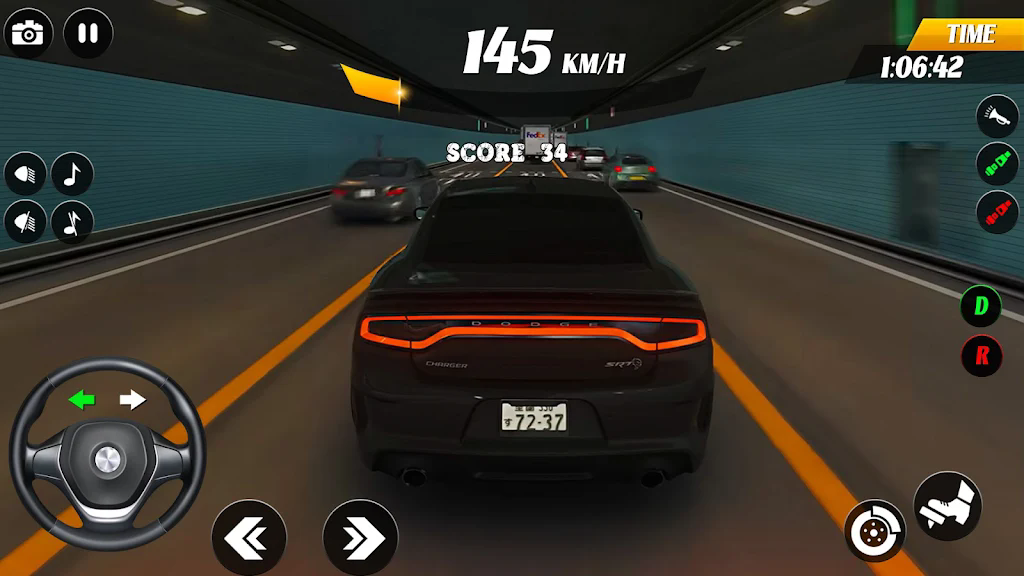The image size is (1024, 576).
Task: Pause the game
Action: coord(88,34)
